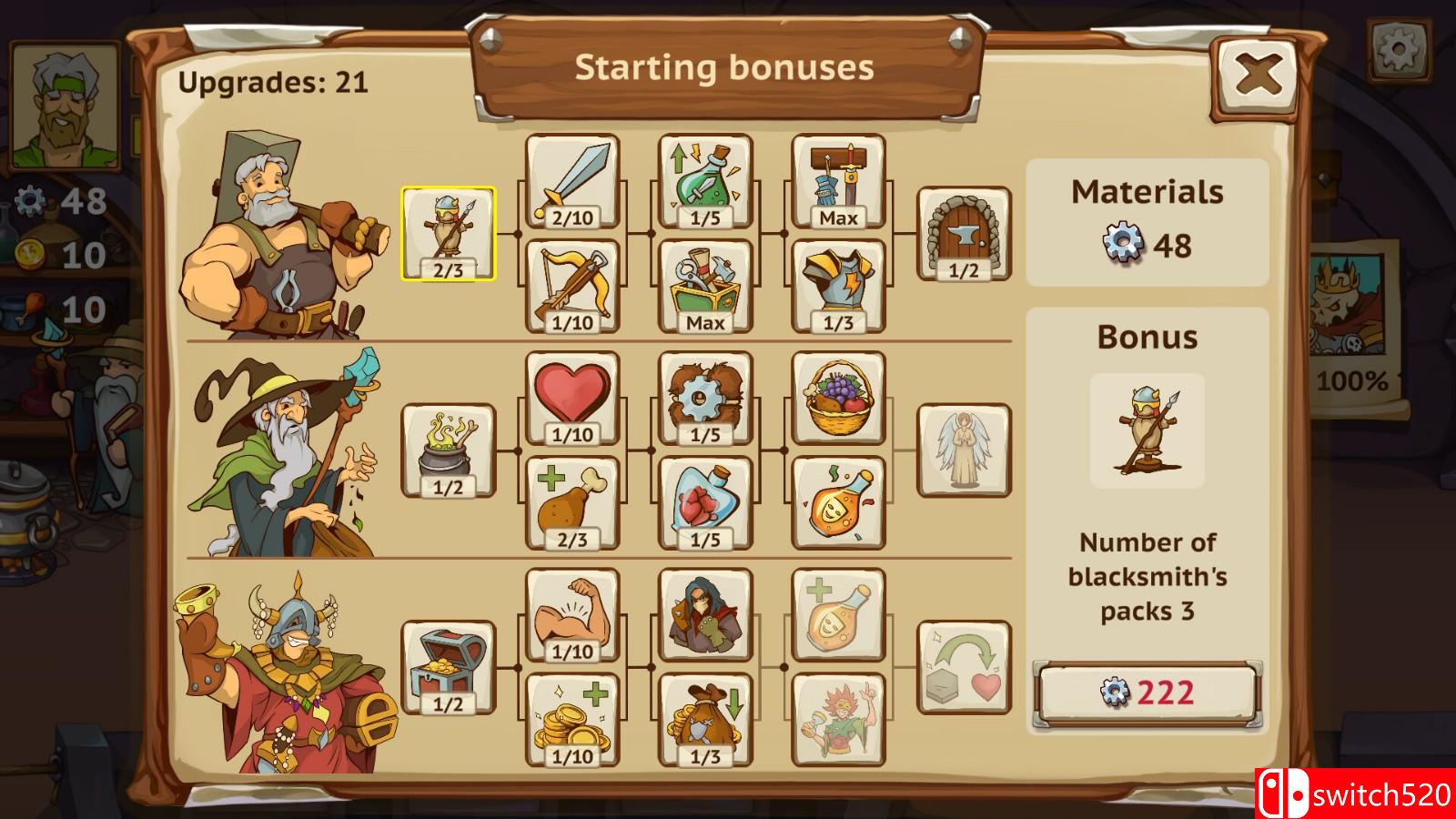Open the anvil doorway upgrade node
This screenshot has height=819, width=1456.
[964, 234]
